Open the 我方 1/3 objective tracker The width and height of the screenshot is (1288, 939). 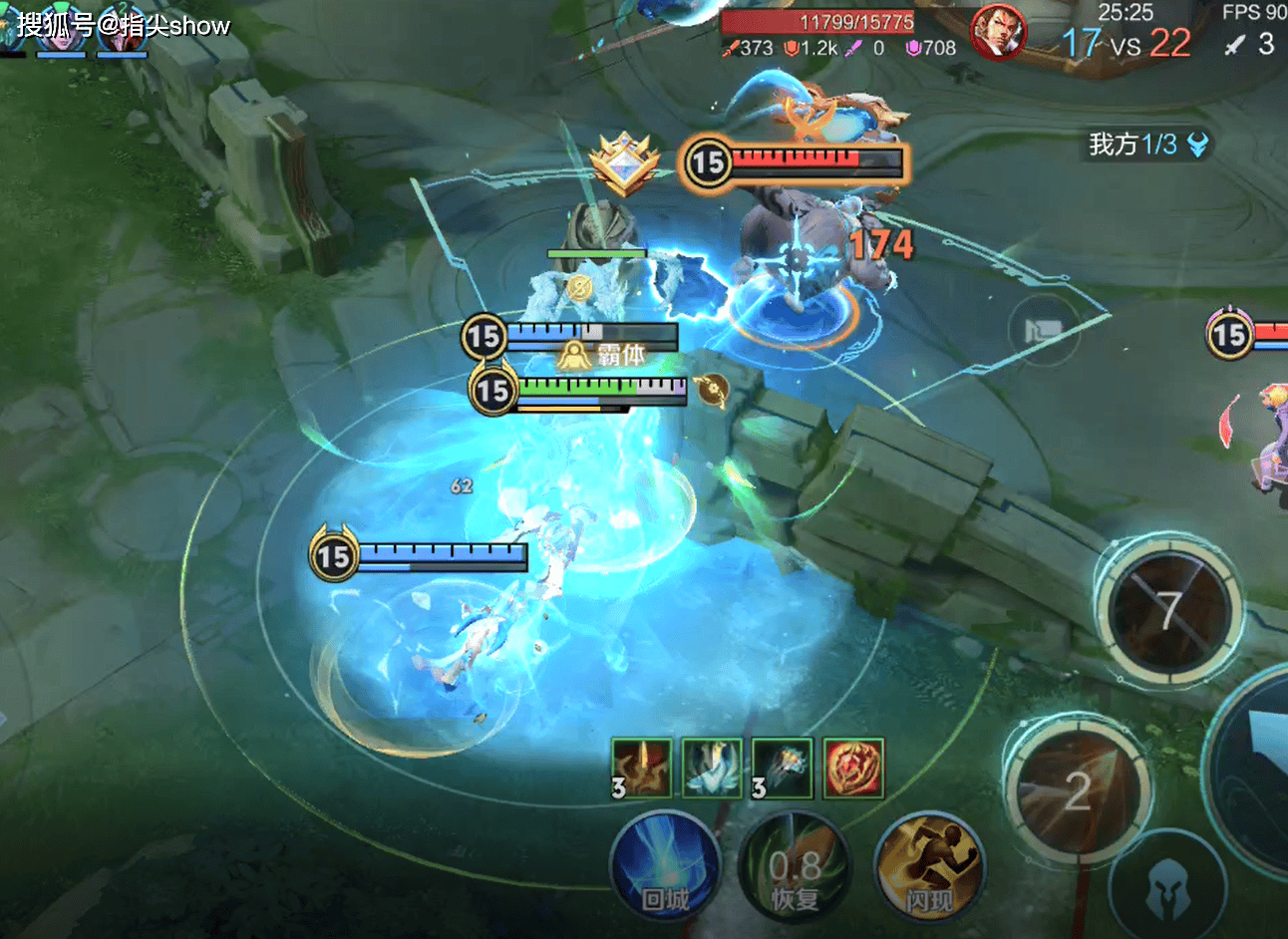1148,146
